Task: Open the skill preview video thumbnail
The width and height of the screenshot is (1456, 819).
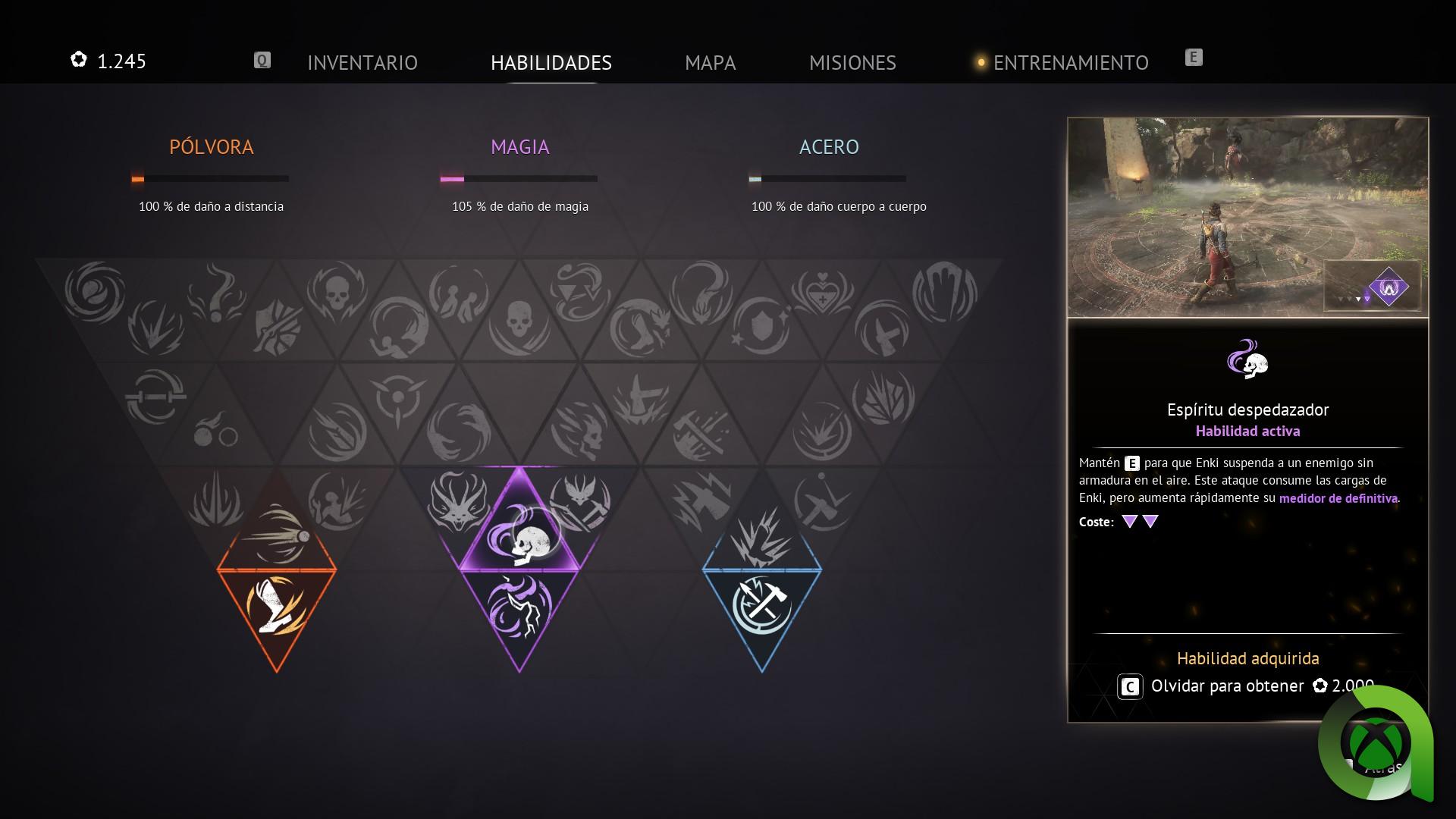Action: (1247, 217)
